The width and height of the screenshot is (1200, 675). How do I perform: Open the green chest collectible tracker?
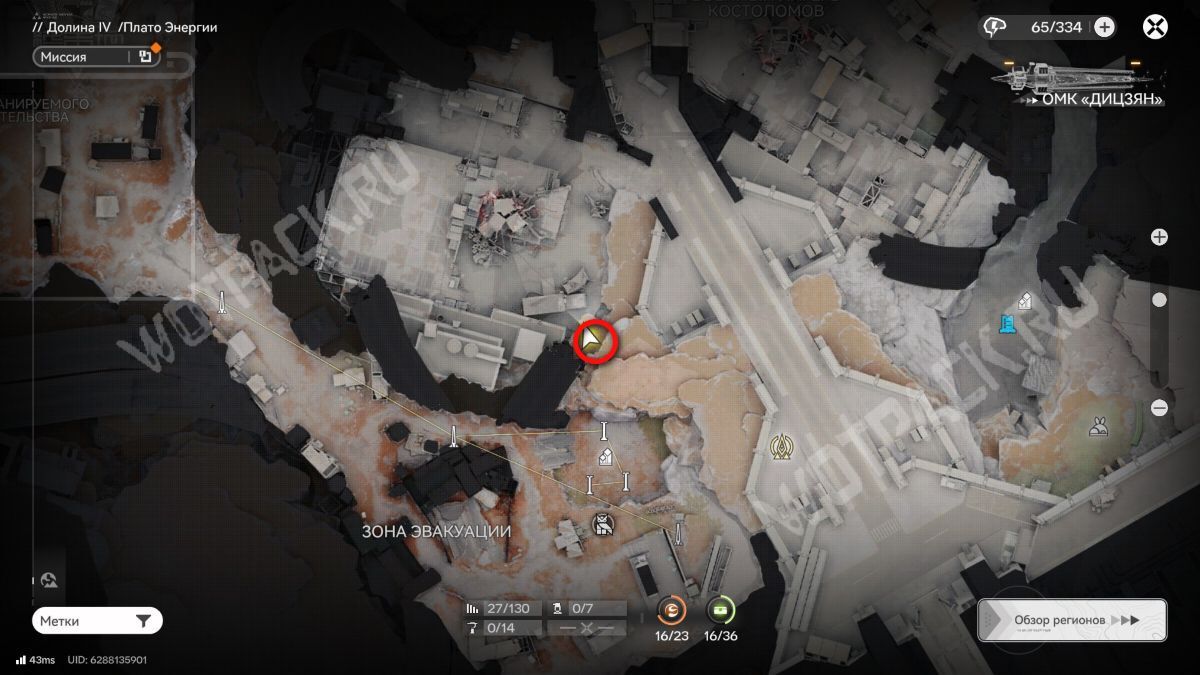(720, 609)
